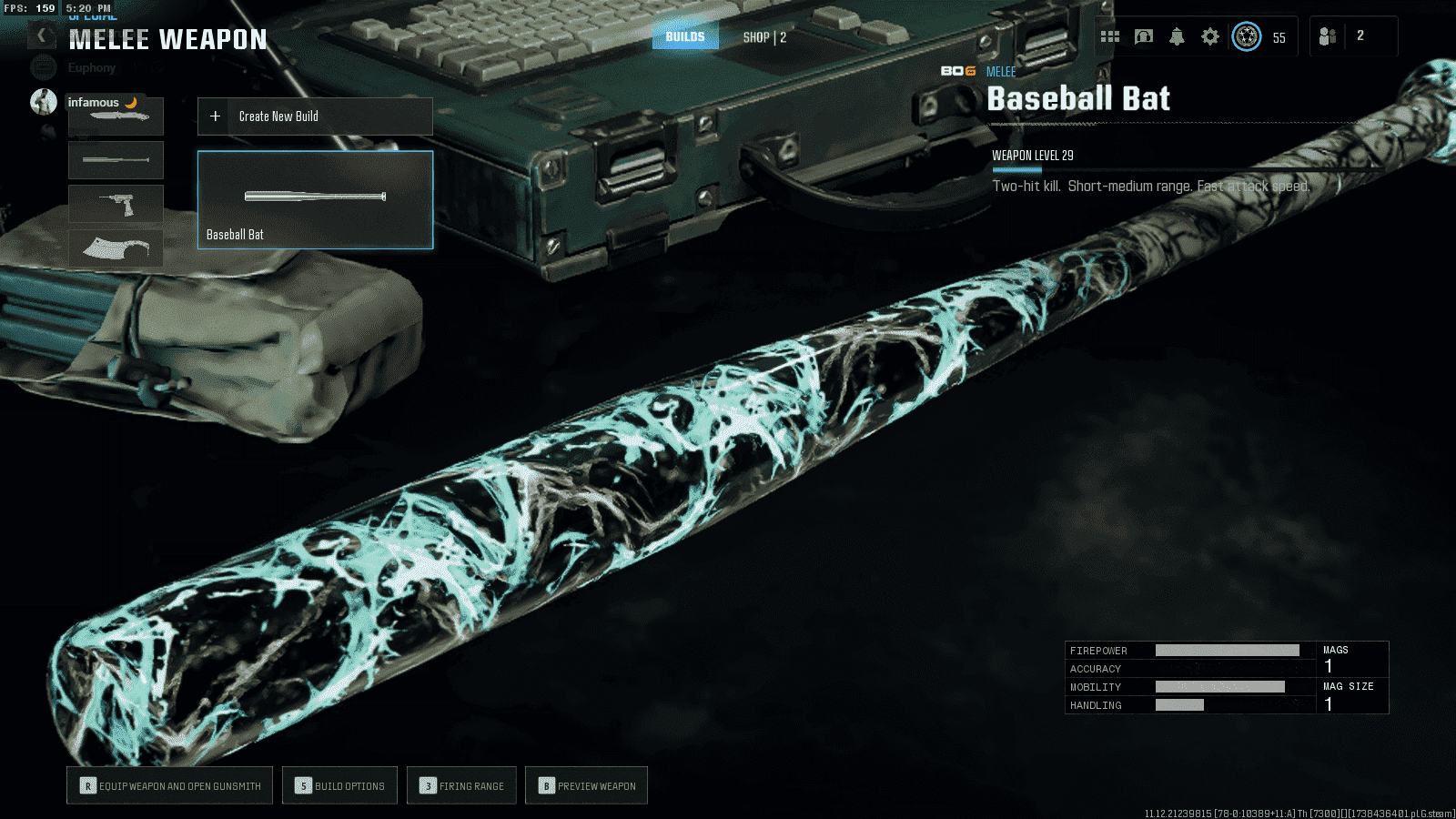Open the grid menu icon
Image resolution: width=1456 pixels, height=819 pixels.
click(x=1110, y=36)
